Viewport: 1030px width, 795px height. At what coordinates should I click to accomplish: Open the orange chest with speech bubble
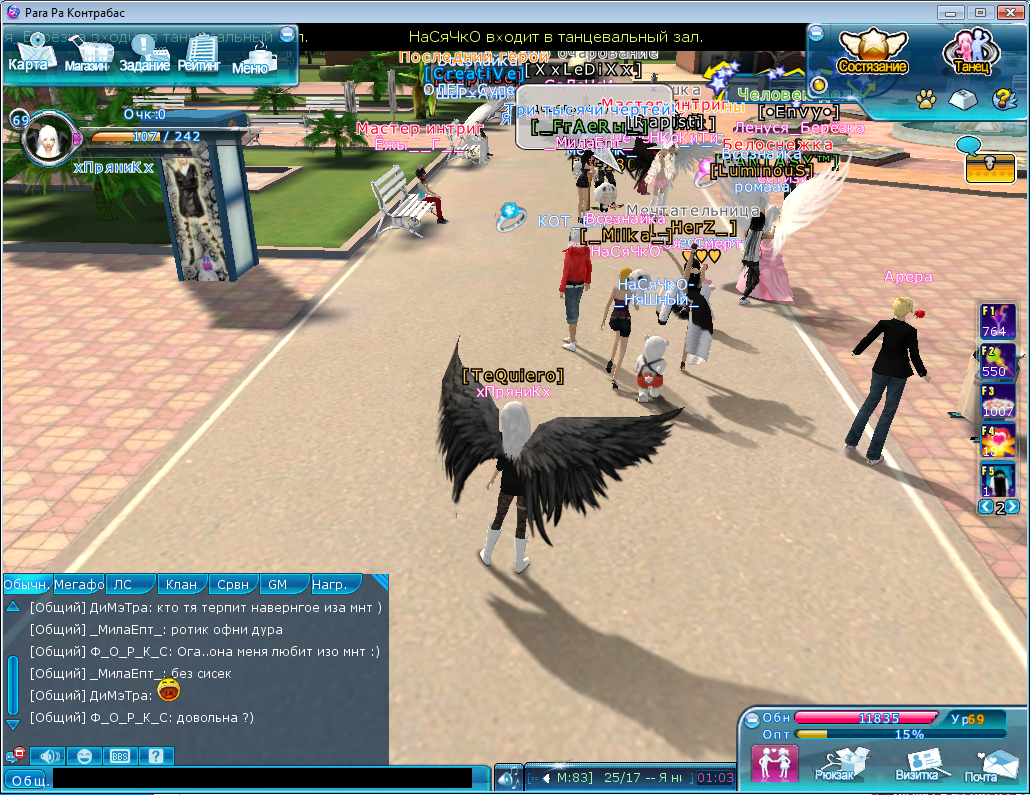(x=989, y=165)
